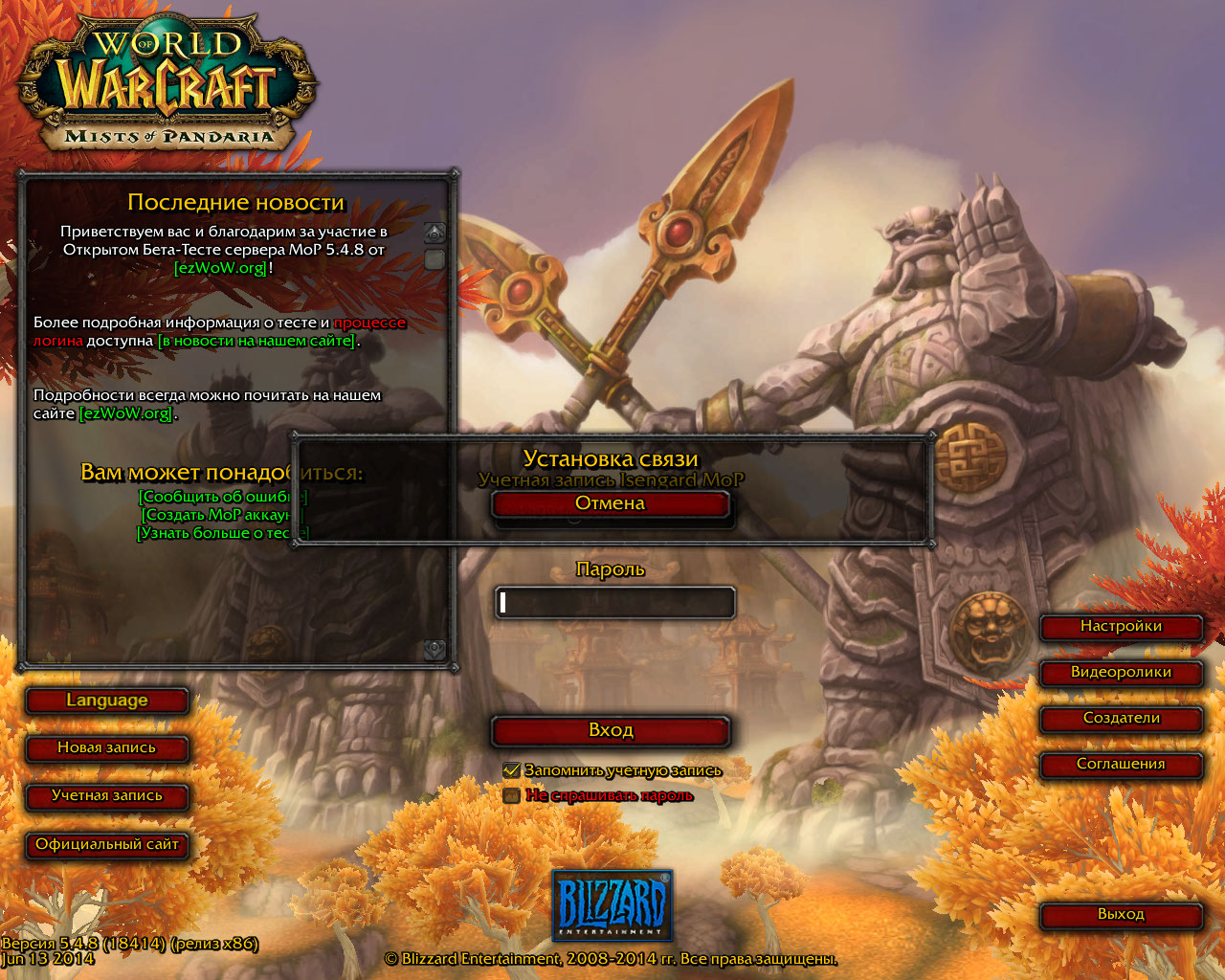Open the news link в новости на нашем сайте
Image resolution: width=1225 pixels, height=980 pixels.
256,341
